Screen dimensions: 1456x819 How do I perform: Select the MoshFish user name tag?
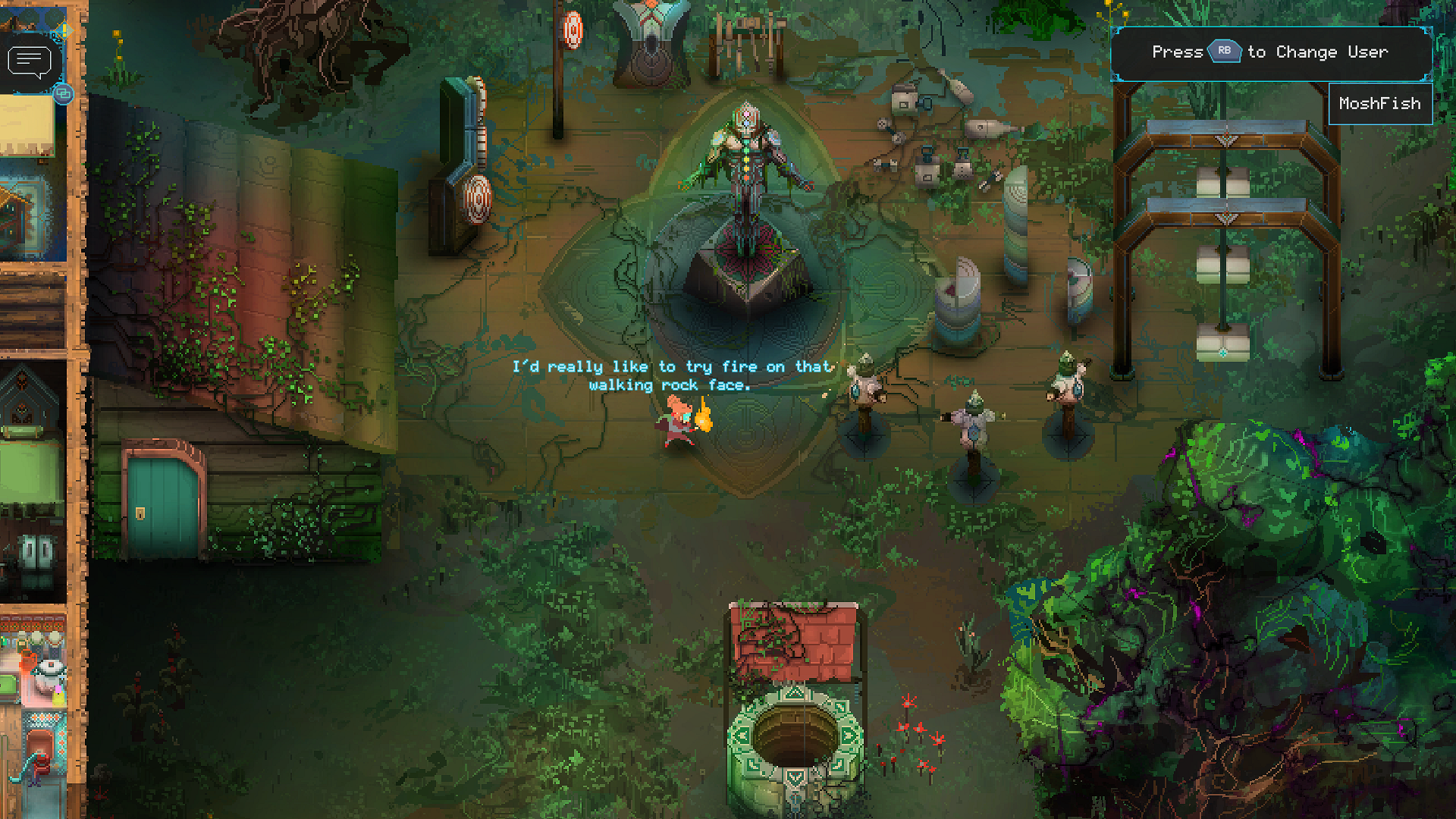click(1379, 104)
